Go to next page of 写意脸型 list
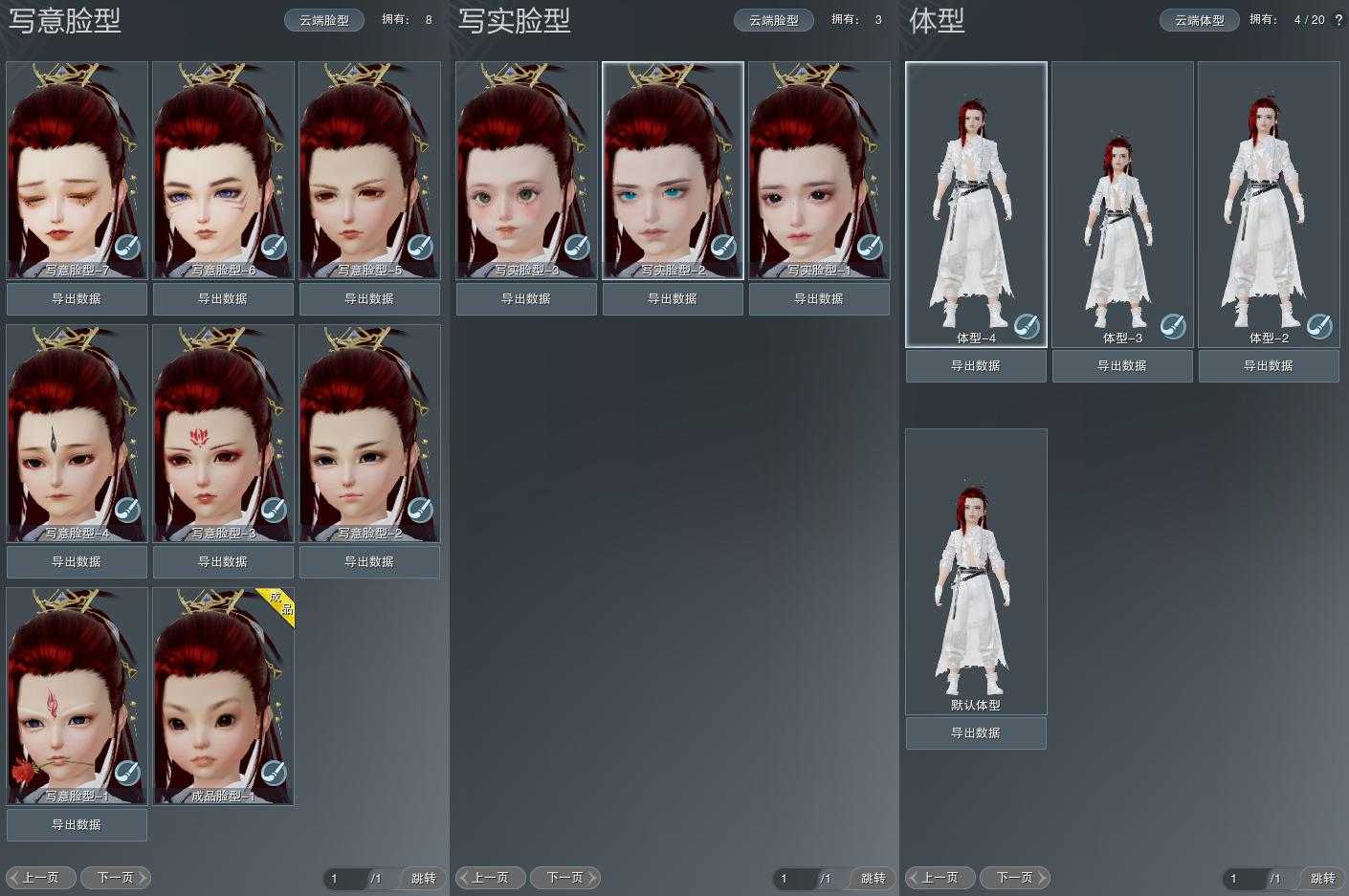This screenshot has width=1349, height=896. click(116, 878)
